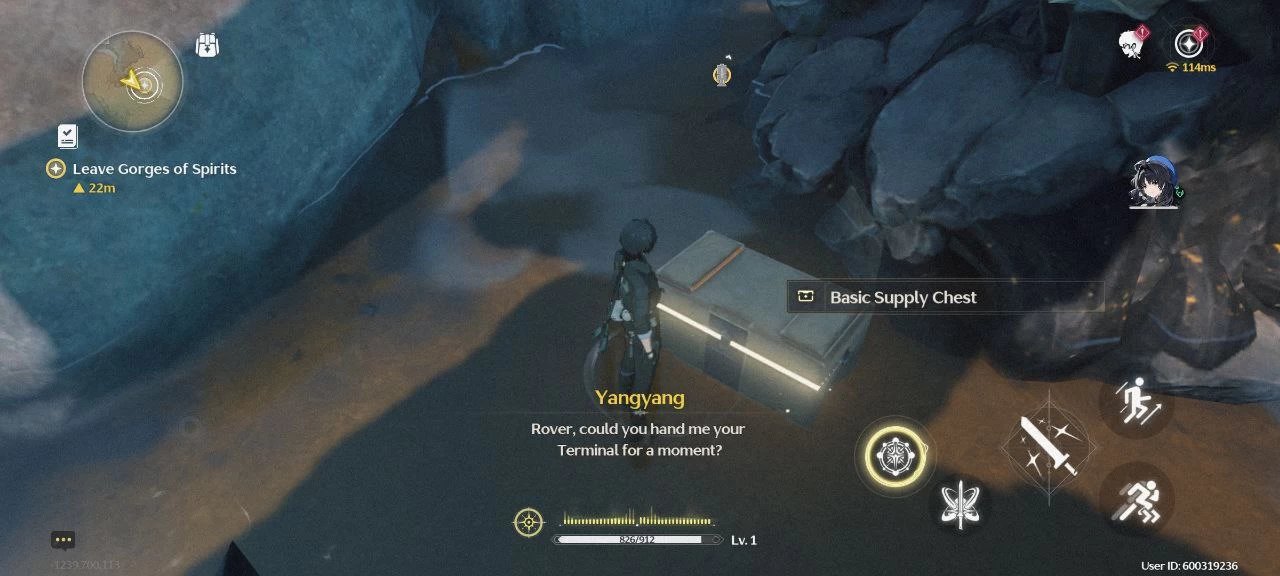Use the winged echo skill button
The image size is (1280, 576).
(x=961, y=504)
